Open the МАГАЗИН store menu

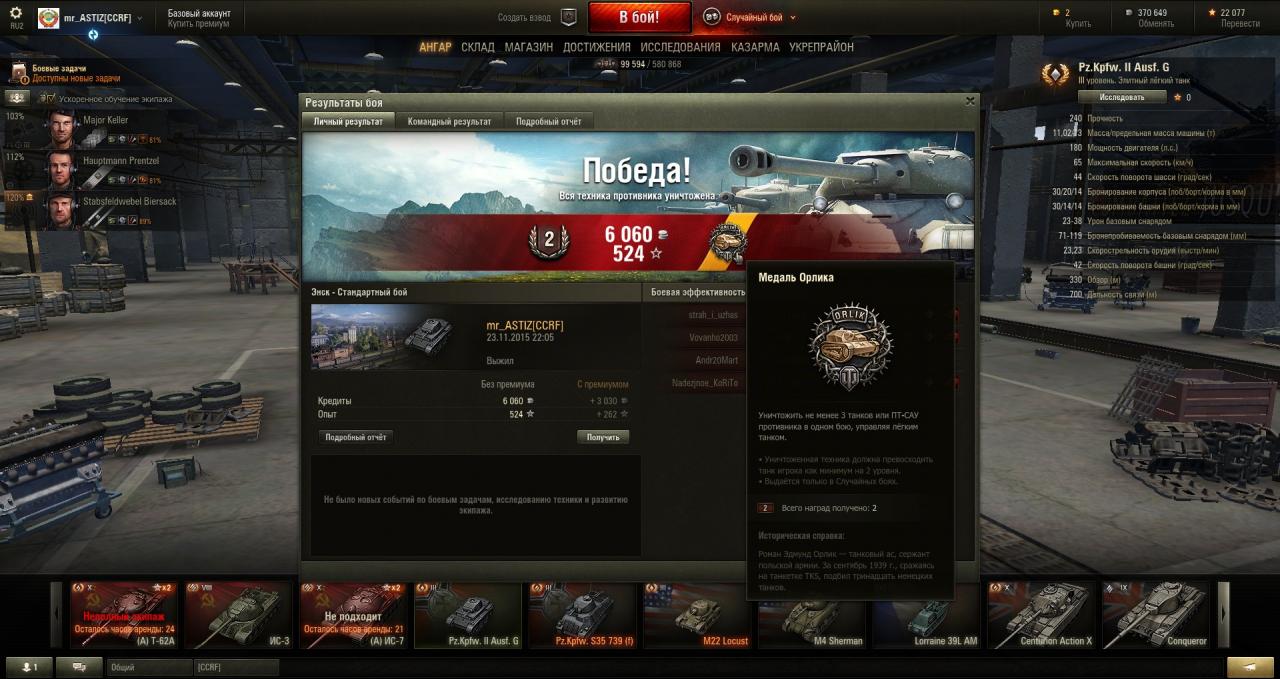pyautogui.click(x=528, y=47)
